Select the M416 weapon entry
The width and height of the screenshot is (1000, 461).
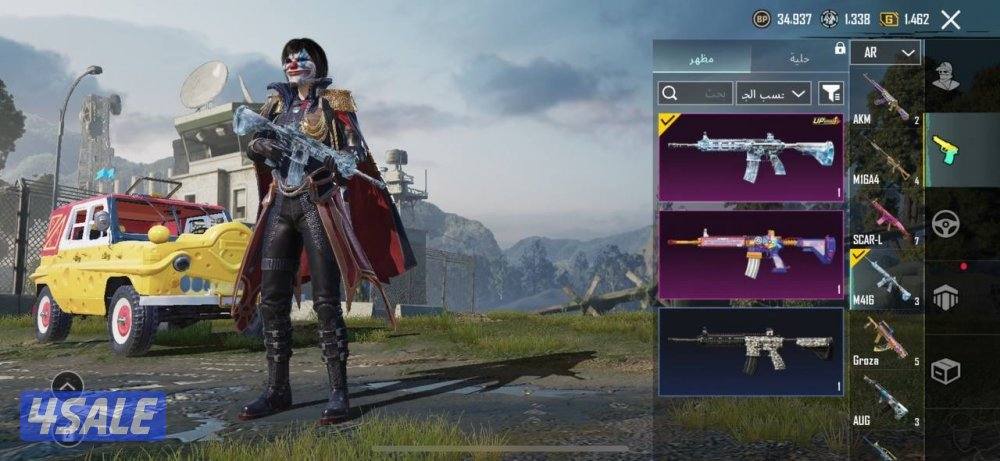(886, 280)
